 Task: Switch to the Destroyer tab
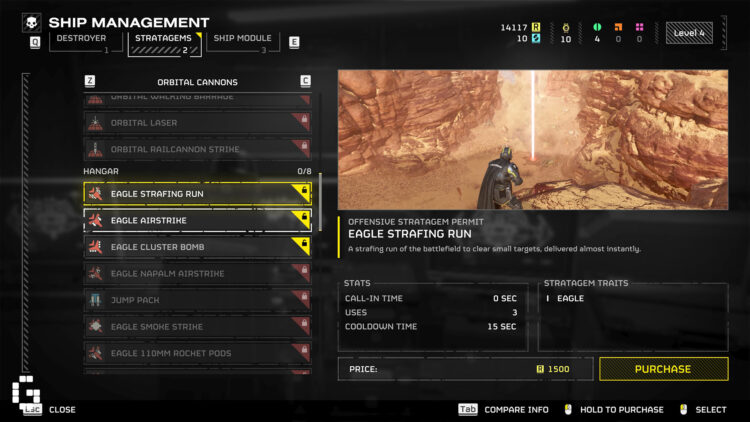83,39
